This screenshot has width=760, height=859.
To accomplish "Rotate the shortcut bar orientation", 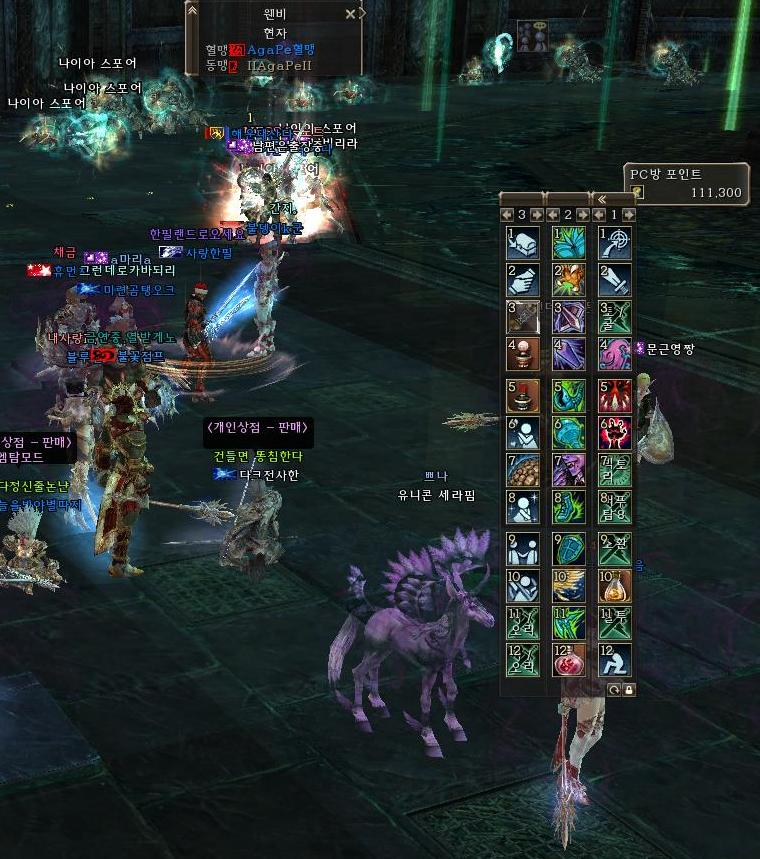I will click(x=613, y=690).
